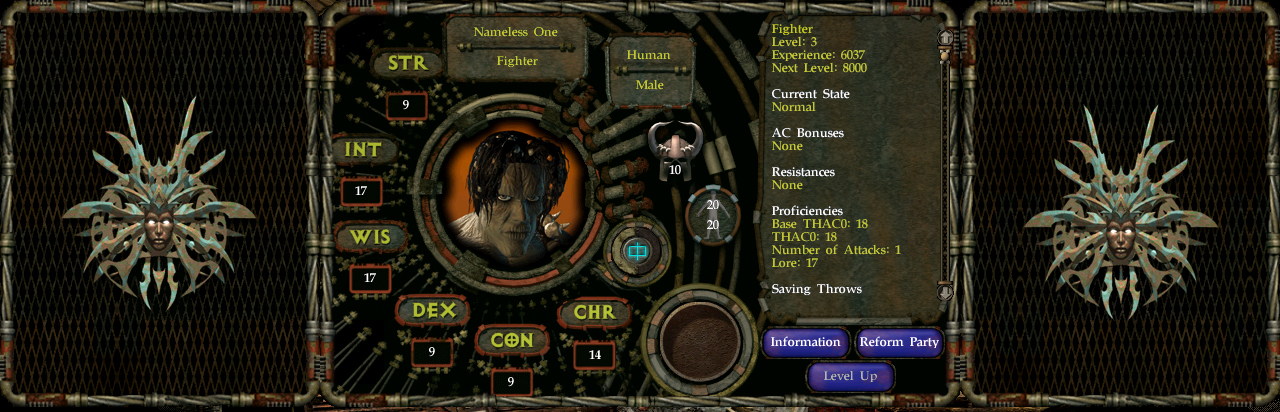
Task: View the CON attribute details
Action: tap(512, 340)
